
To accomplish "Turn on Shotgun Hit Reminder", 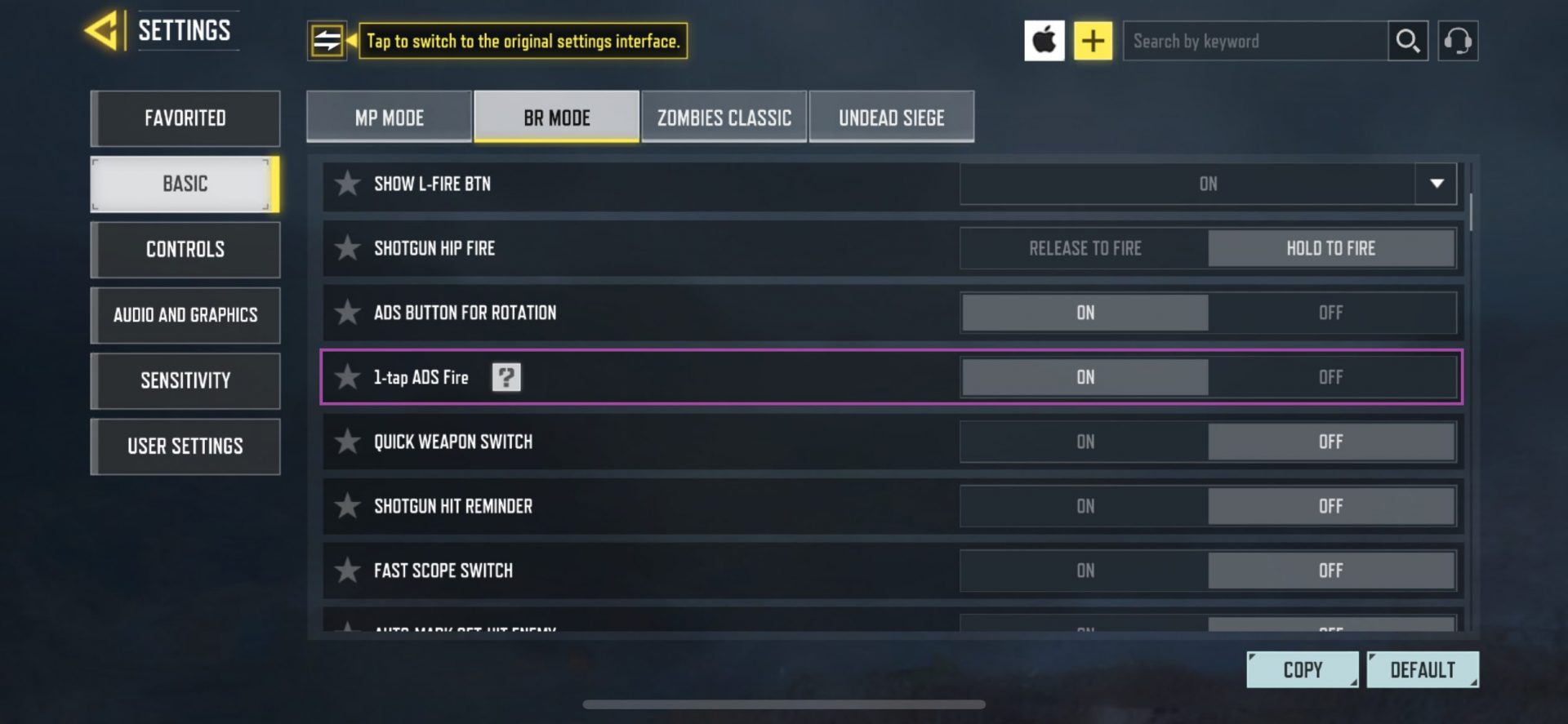I will 1085,505.
